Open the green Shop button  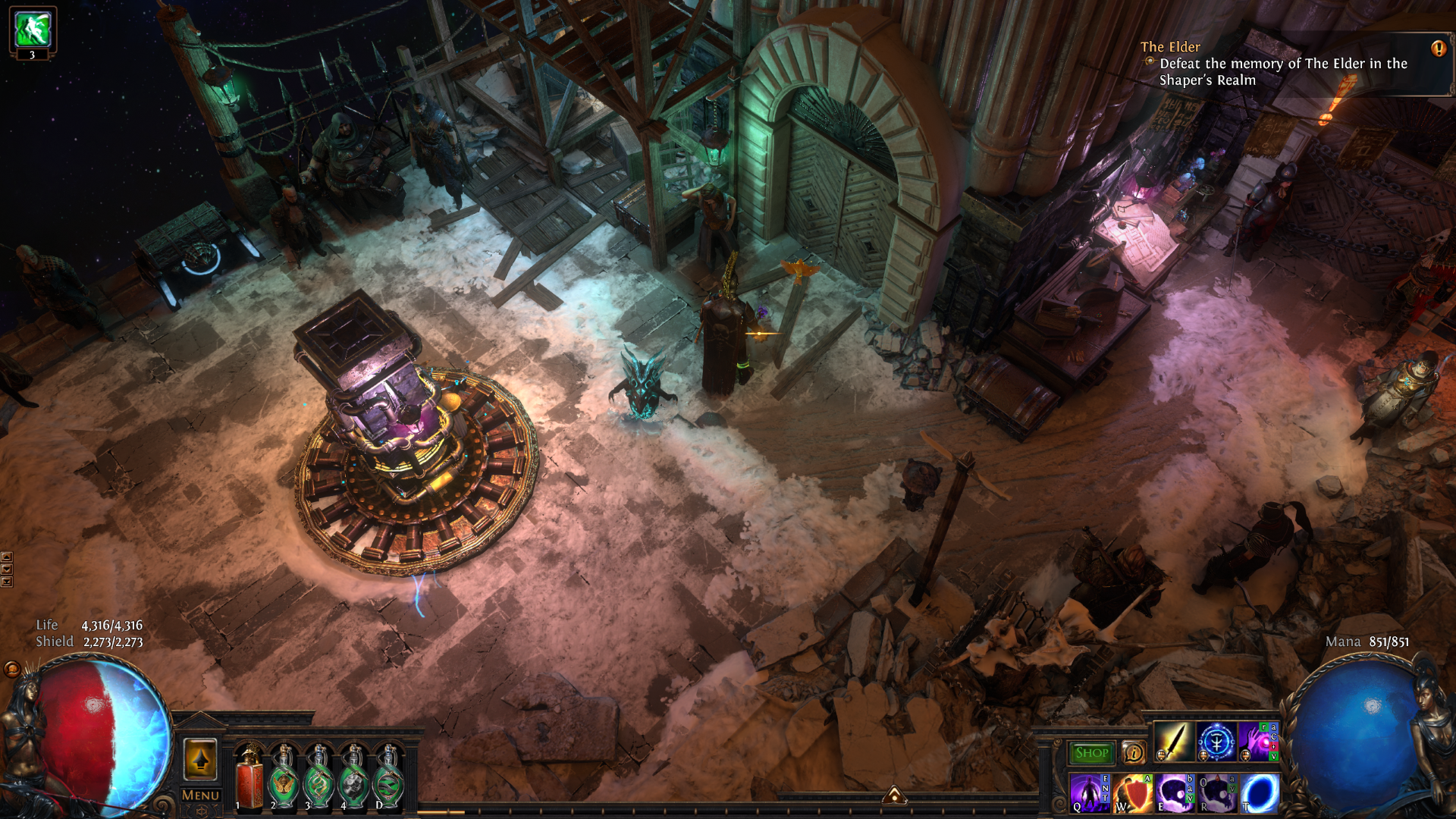(1091, 752)
